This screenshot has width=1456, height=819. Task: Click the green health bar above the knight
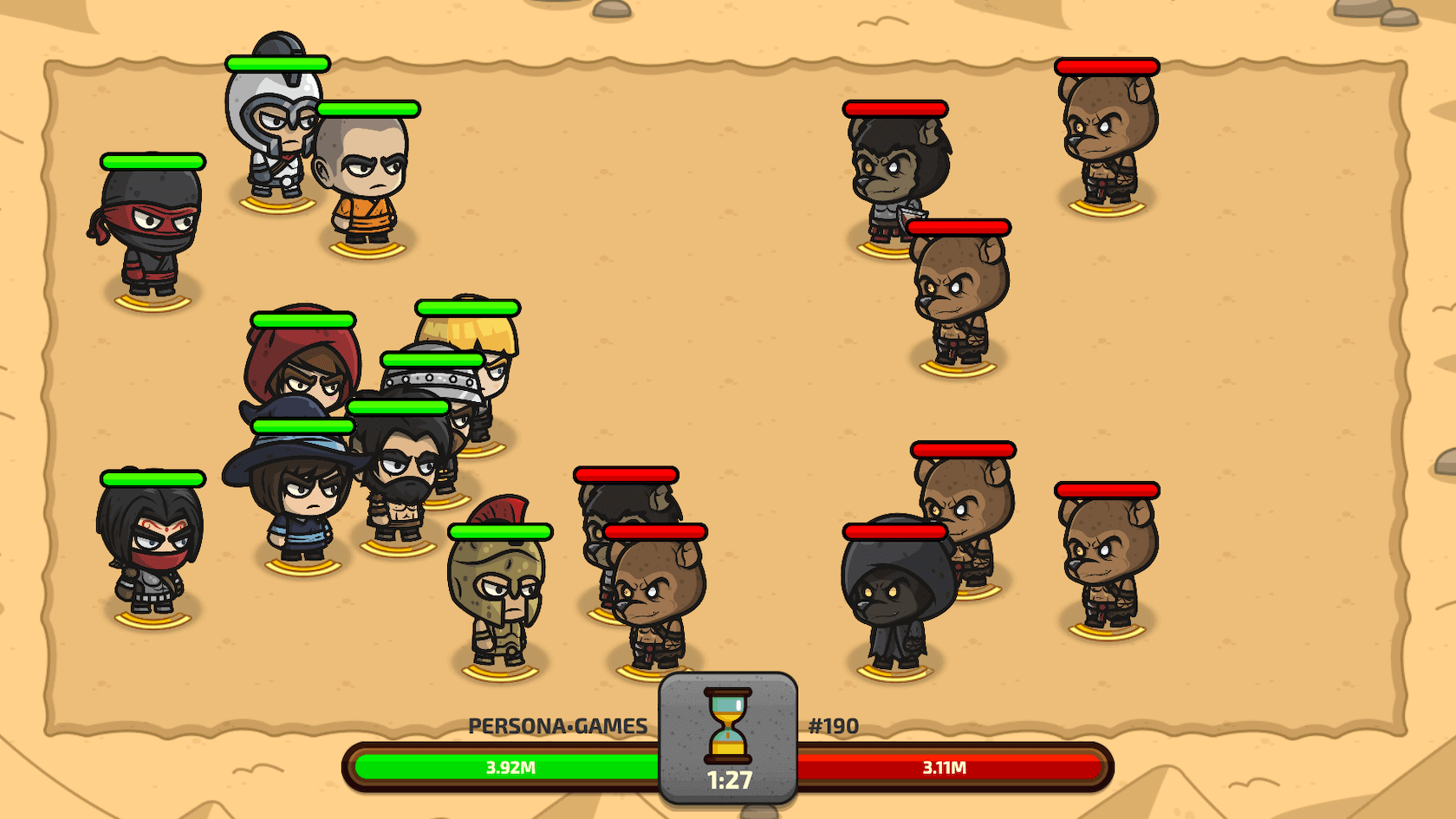[276, 62]
